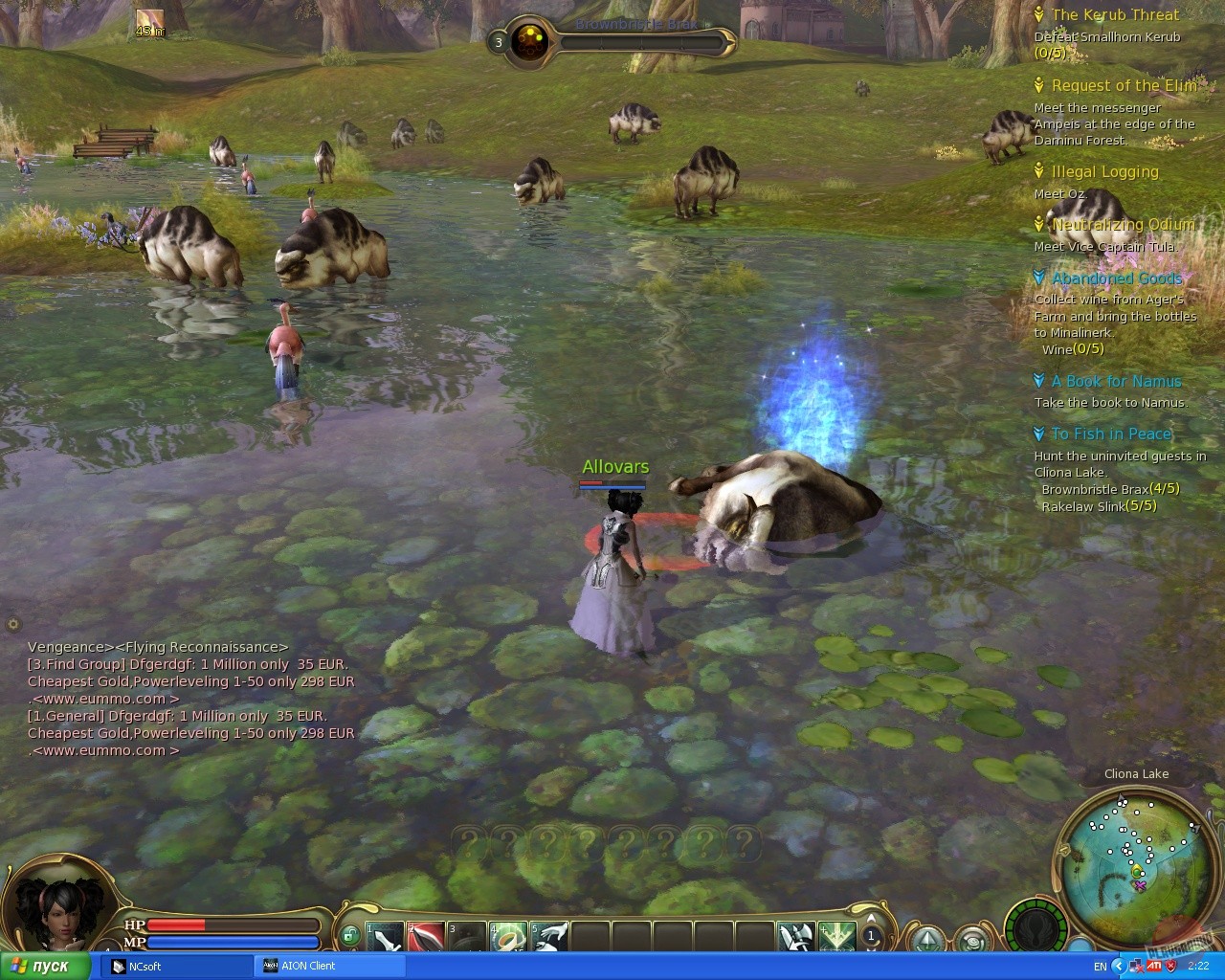Image resolution: width=1225 pixels, height=980 pixels.
Task: Click the swirl compass icon near bottom right
Action: (x=973, y=941)
